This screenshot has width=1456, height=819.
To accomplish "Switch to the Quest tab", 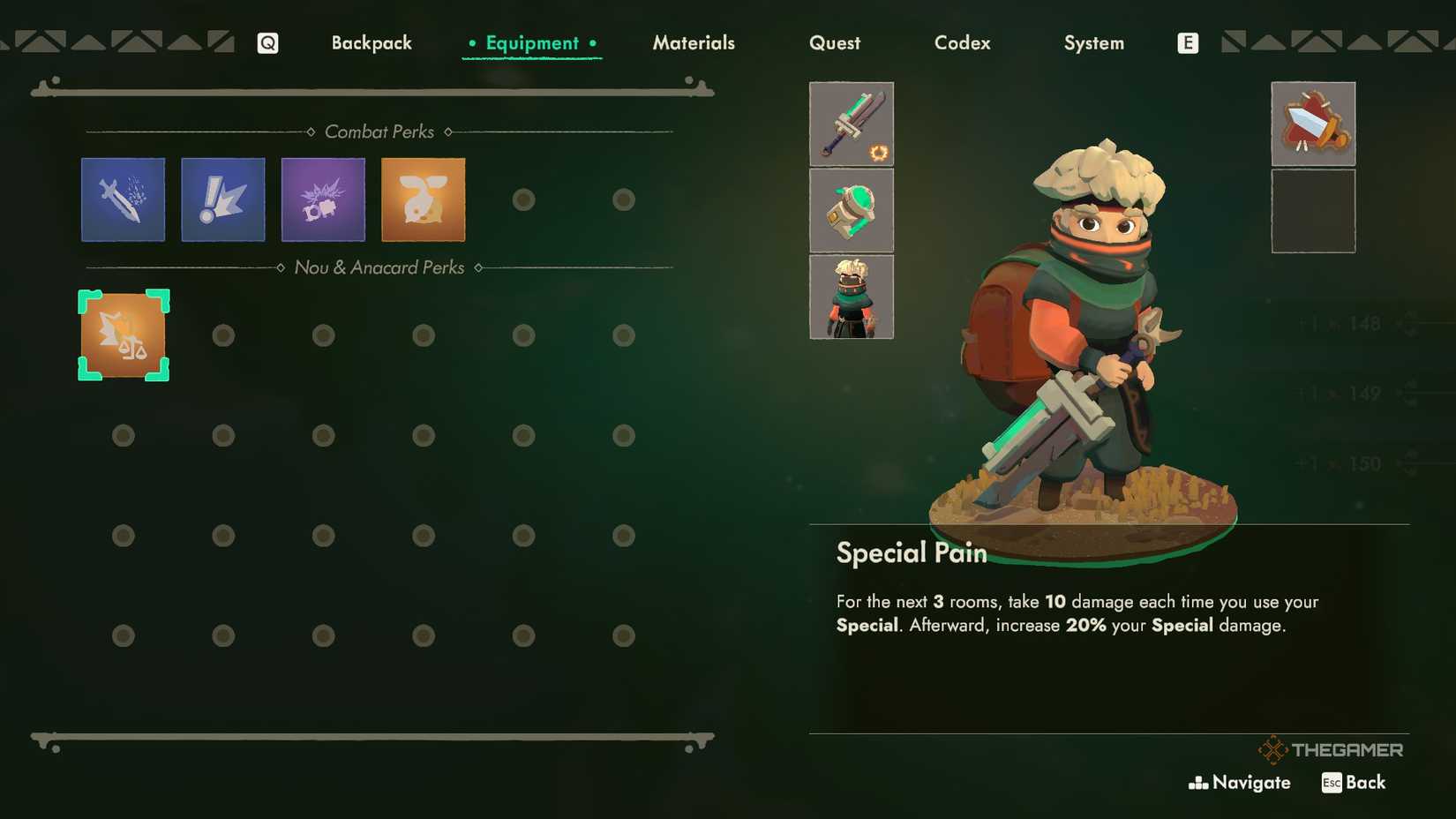I will point(835,41).
